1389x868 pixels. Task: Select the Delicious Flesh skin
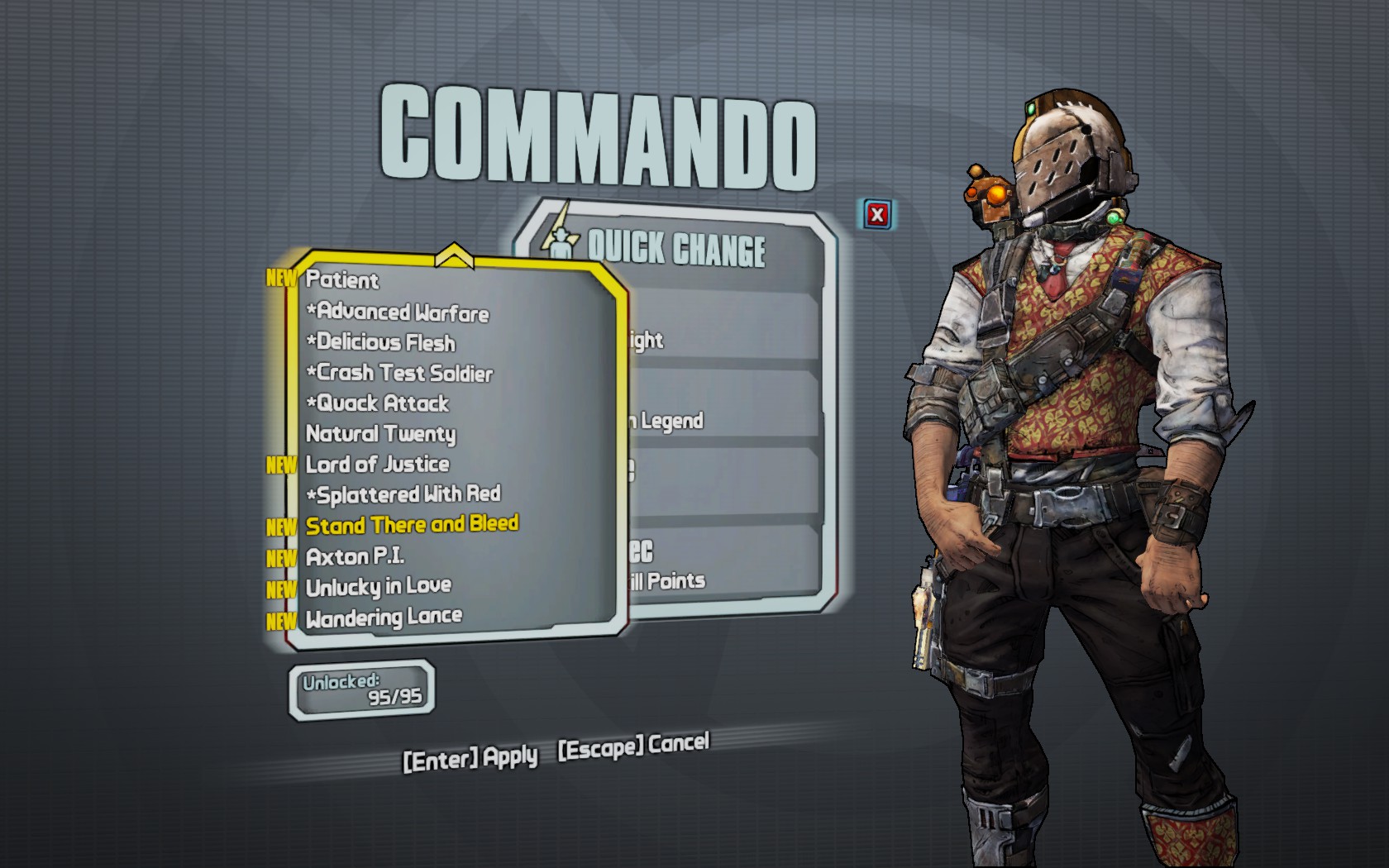pos(380,343)
